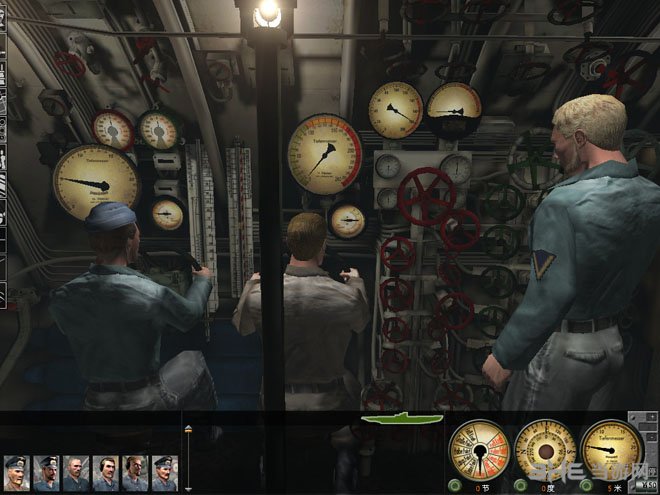Viewport: 660px width, 495px height.
Task: Toggle the green button under the depth gauge
Action: pyautogui.click(x=585, y=487)
